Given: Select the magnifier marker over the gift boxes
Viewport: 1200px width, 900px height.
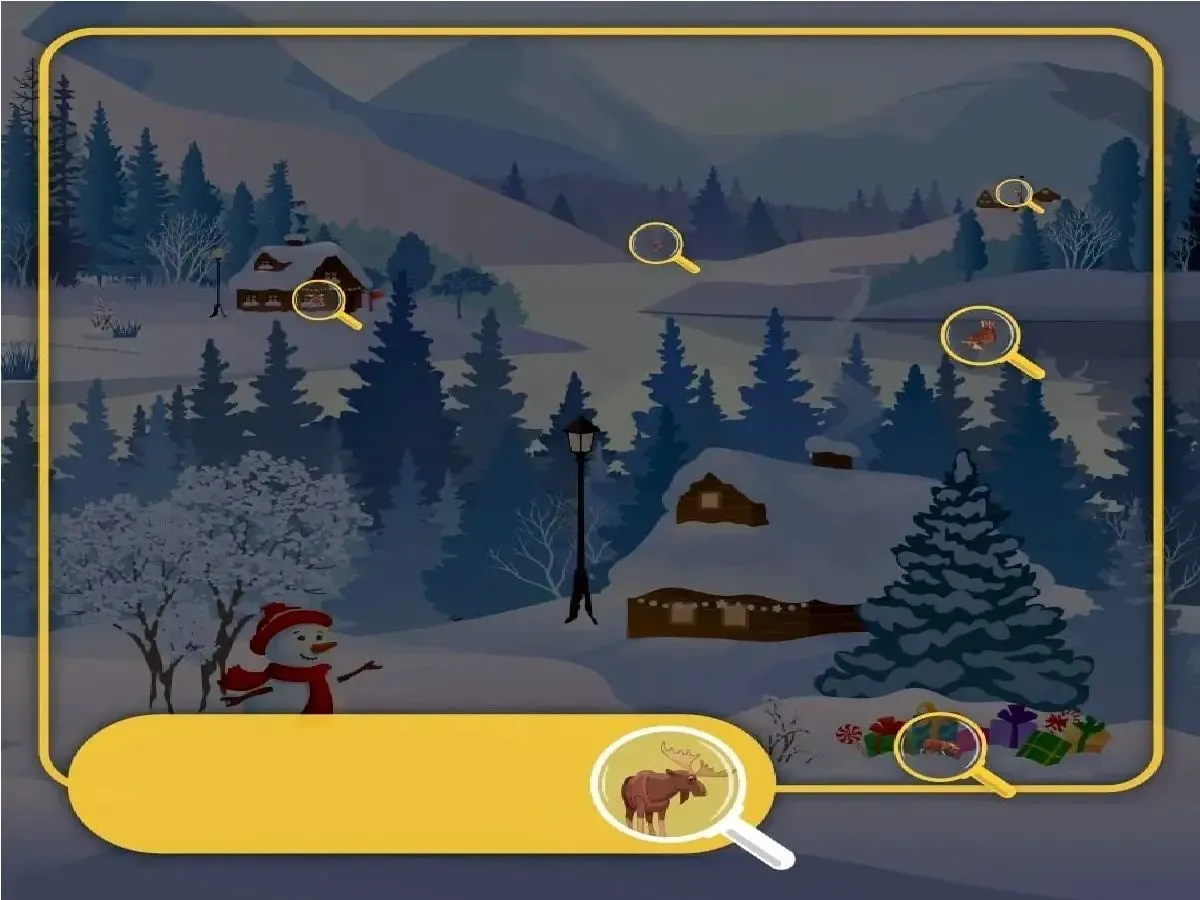Looking at the screenshot, I should point(934,744).
